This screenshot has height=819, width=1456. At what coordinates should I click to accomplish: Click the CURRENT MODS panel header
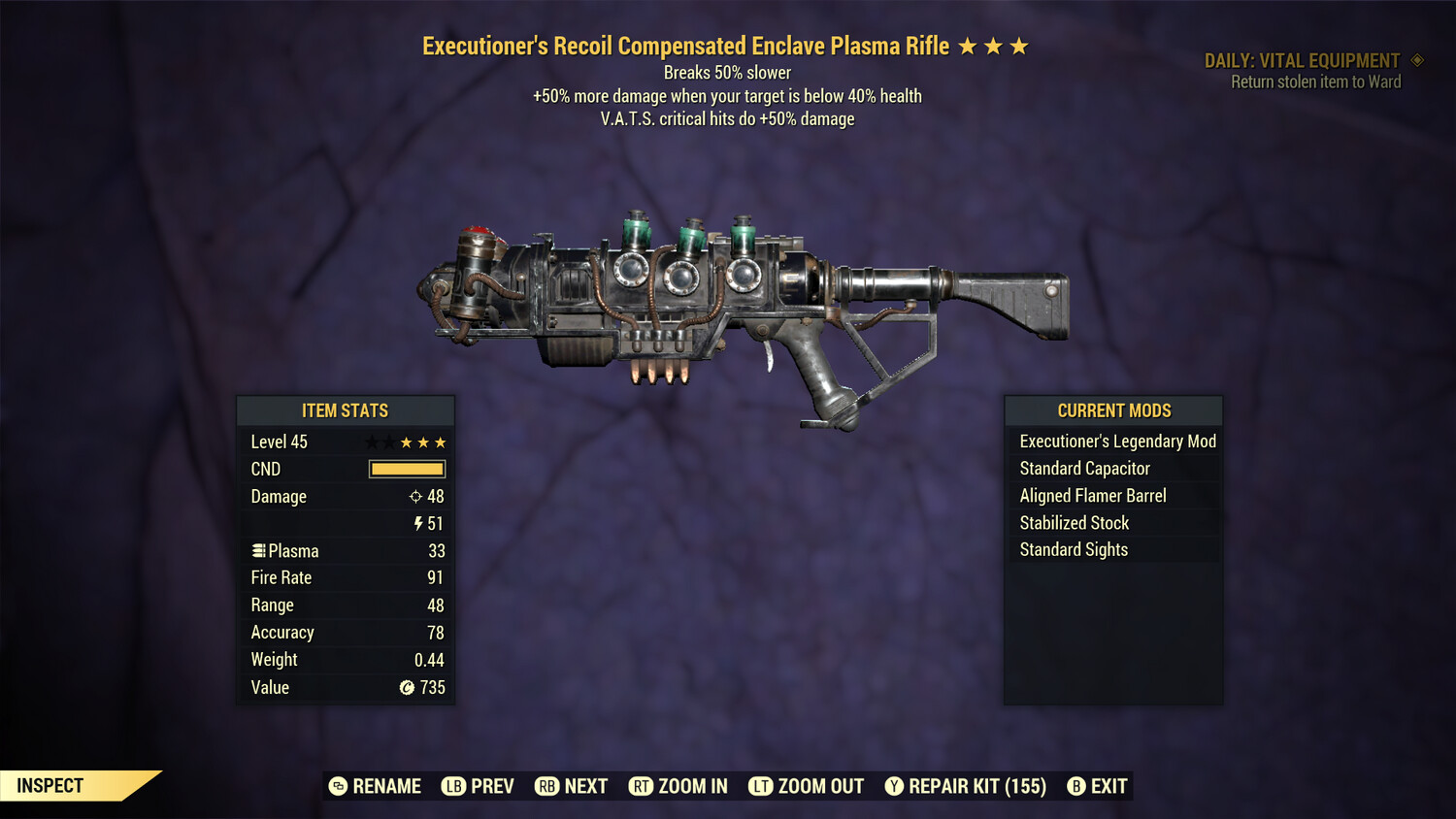coord(1113,410)
